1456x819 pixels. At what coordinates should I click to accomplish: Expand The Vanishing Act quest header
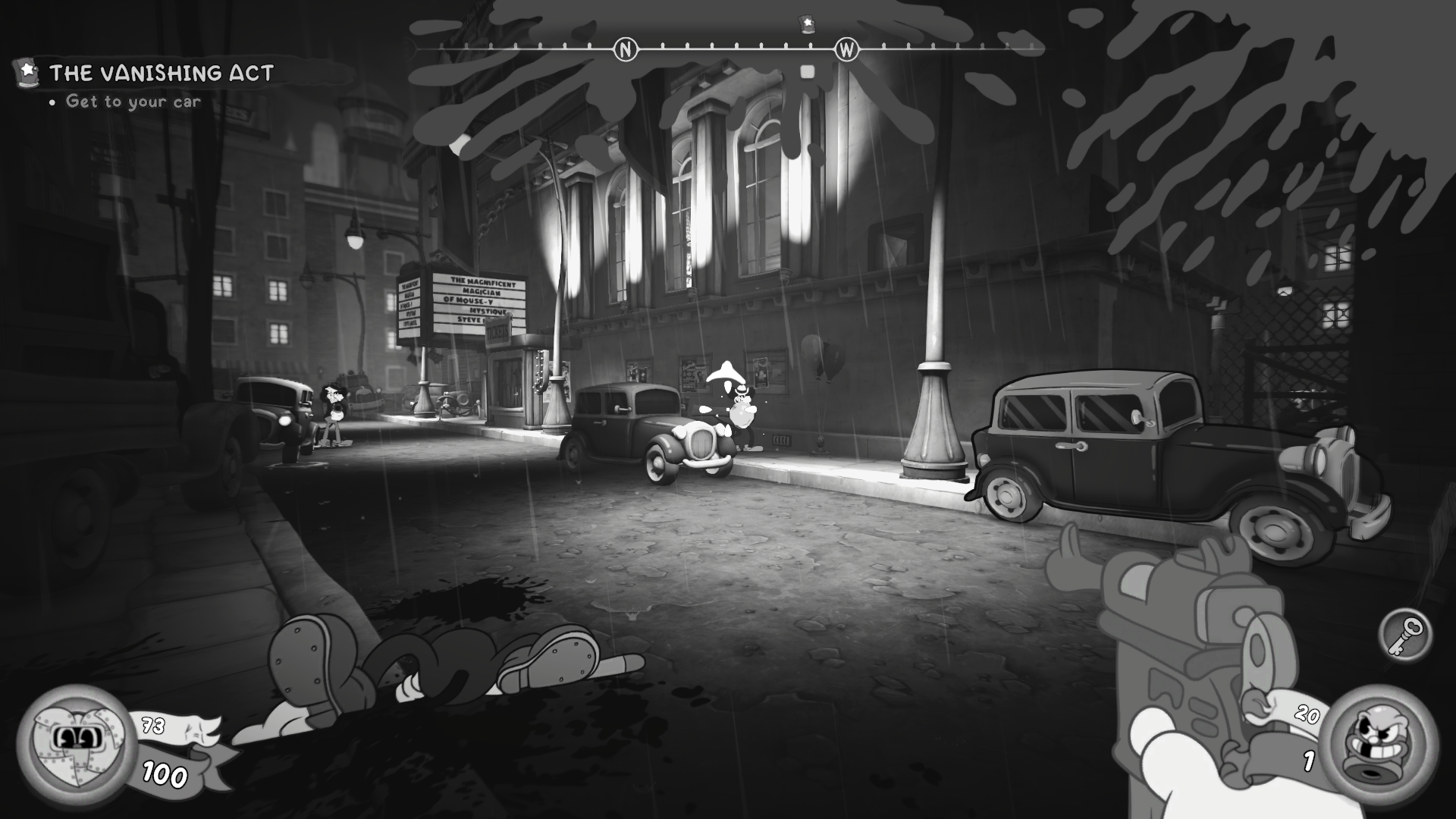point(162,73)
